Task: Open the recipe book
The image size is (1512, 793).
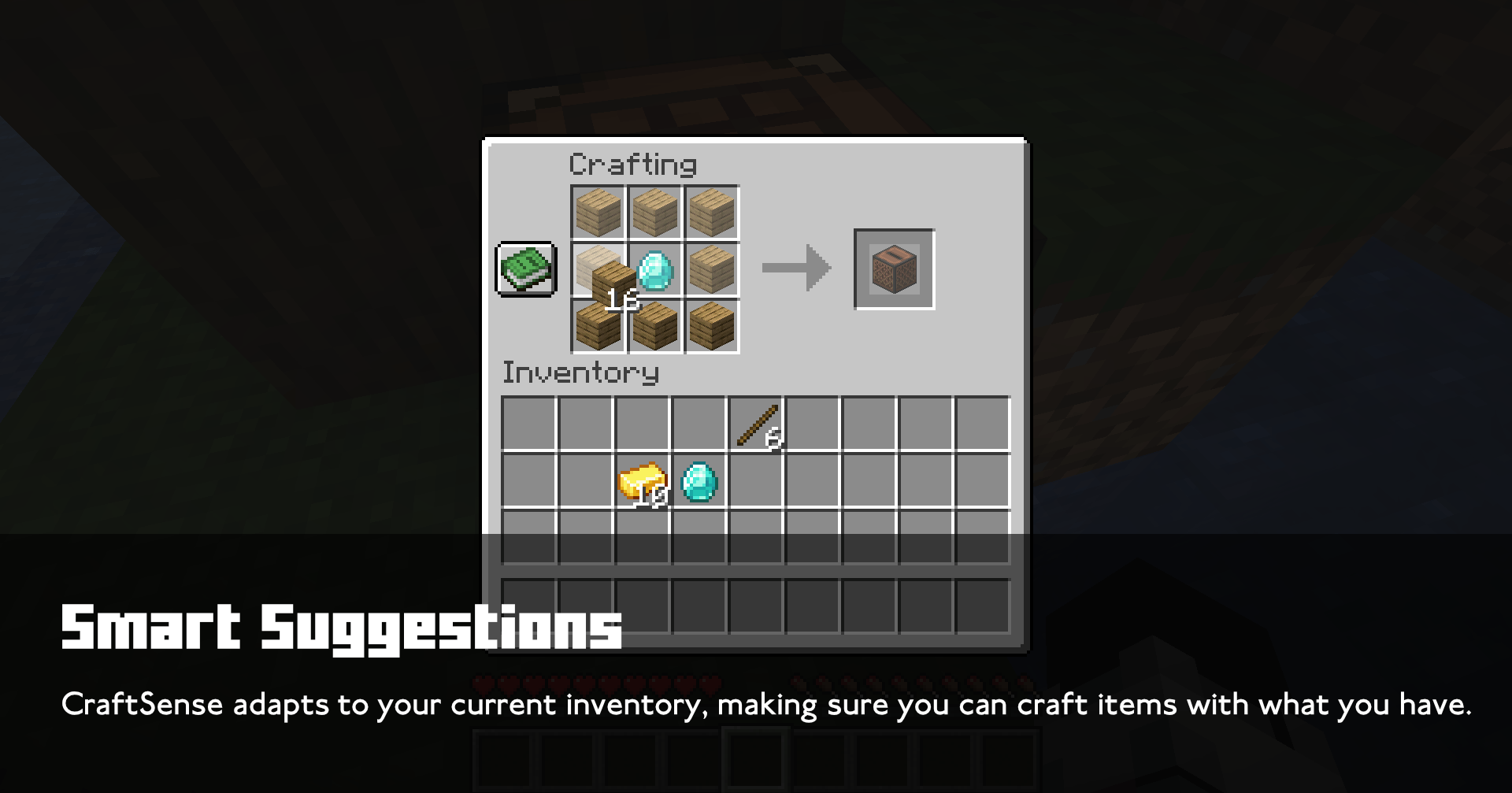Action: pyautogui.click(x=526, y=270)
